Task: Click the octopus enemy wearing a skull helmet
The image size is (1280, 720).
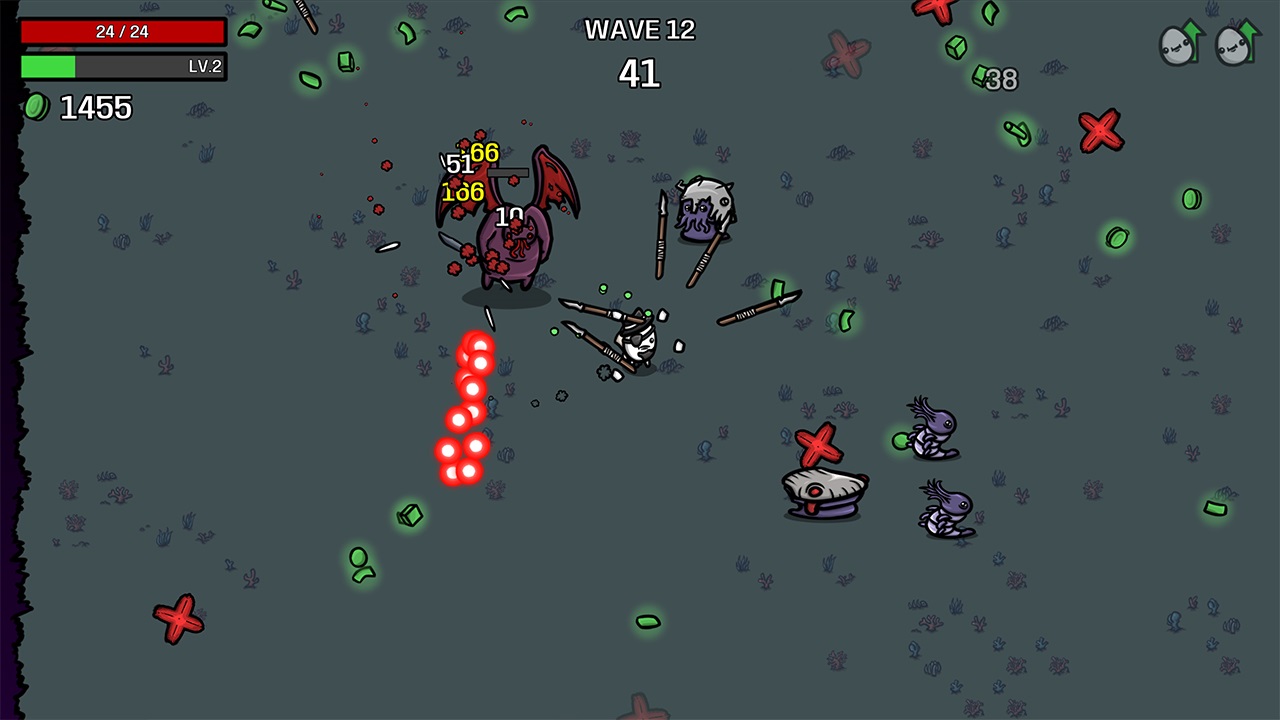Action: tap(703, 207)
